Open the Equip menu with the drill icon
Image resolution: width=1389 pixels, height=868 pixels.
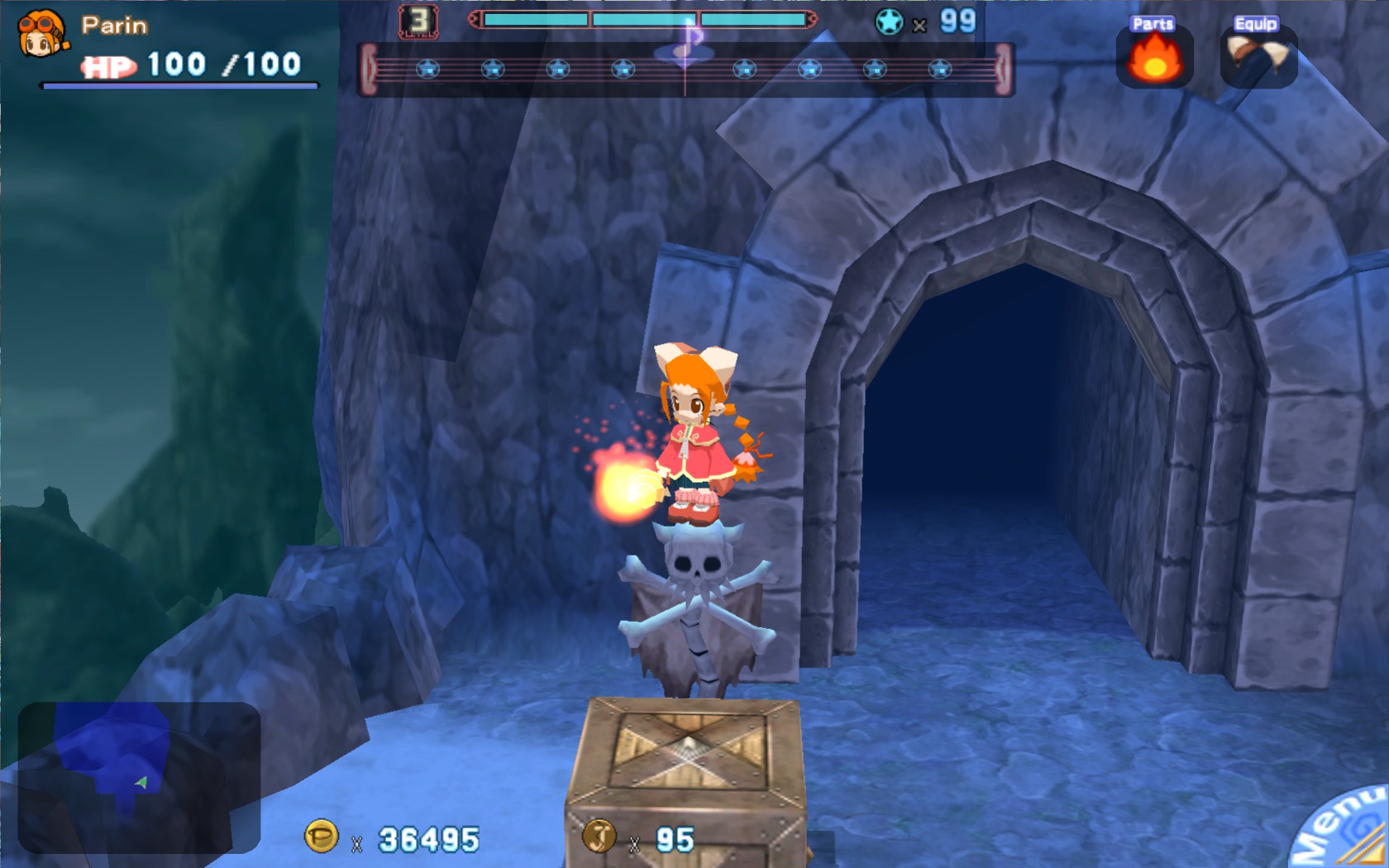tap(1255, 58)
